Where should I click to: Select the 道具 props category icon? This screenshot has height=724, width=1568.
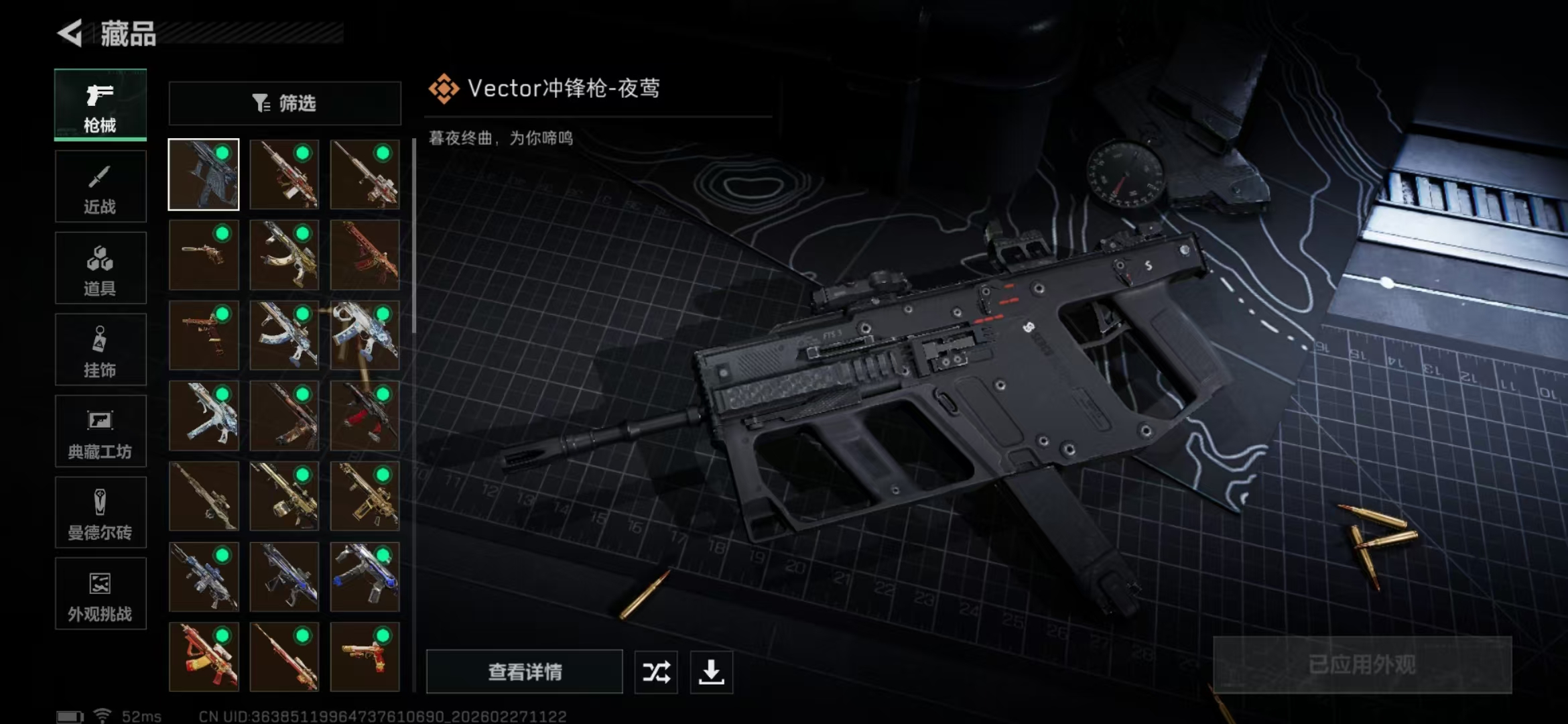click(x=100, y=267)
